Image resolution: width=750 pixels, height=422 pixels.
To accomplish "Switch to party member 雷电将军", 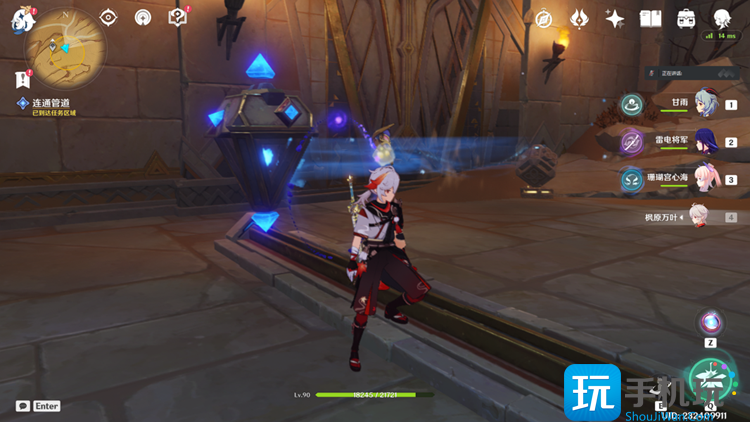I will click(706, 141).
